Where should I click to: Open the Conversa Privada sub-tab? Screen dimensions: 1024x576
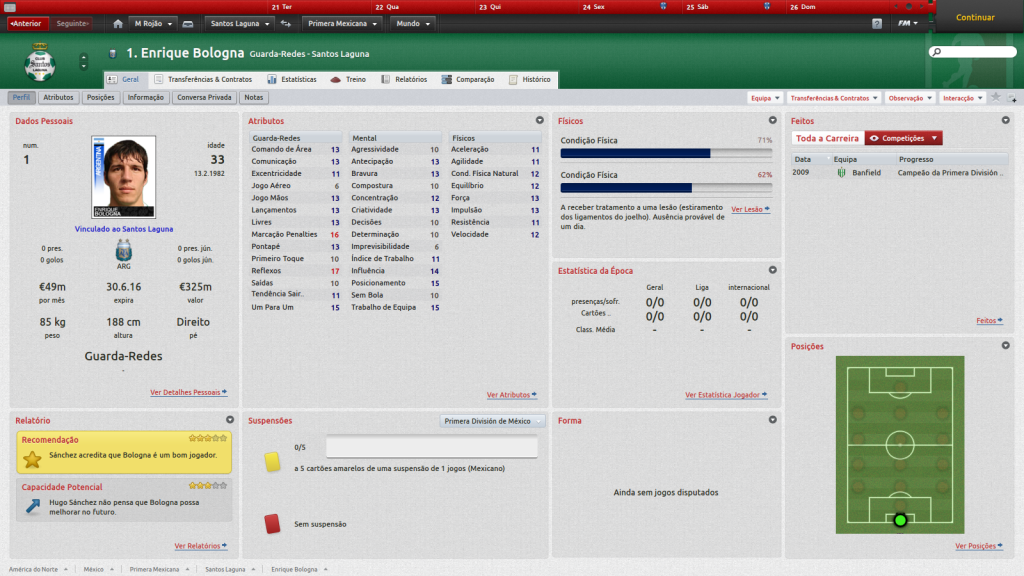point(205,98)
